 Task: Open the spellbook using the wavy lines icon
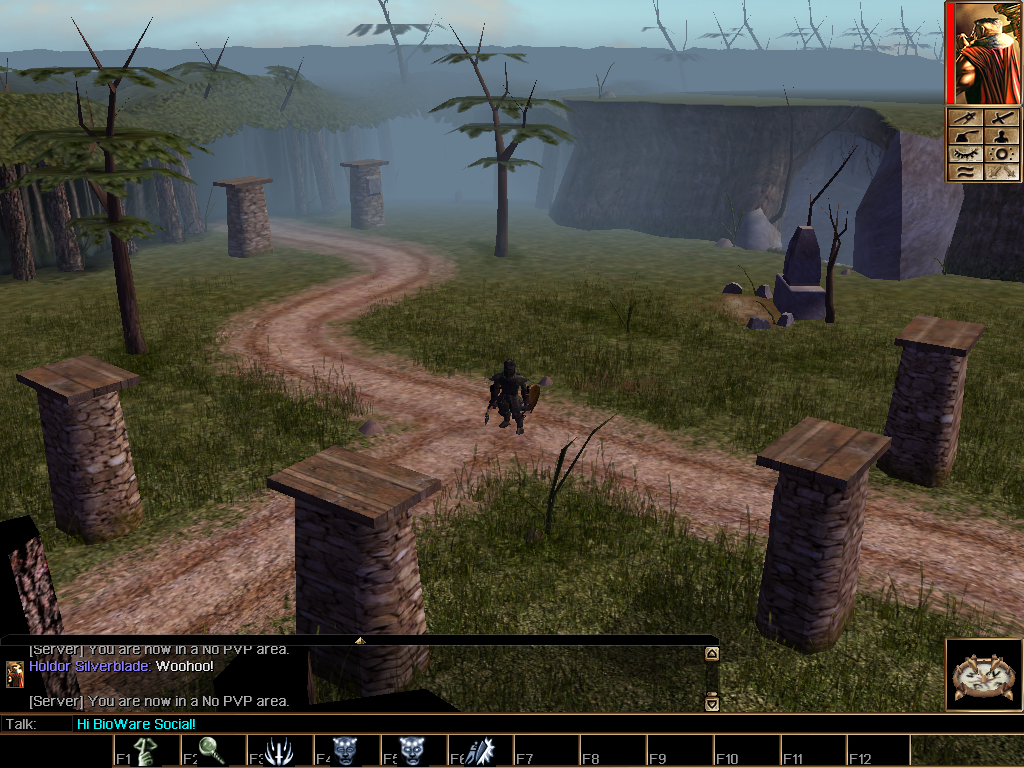coord(964,172)
